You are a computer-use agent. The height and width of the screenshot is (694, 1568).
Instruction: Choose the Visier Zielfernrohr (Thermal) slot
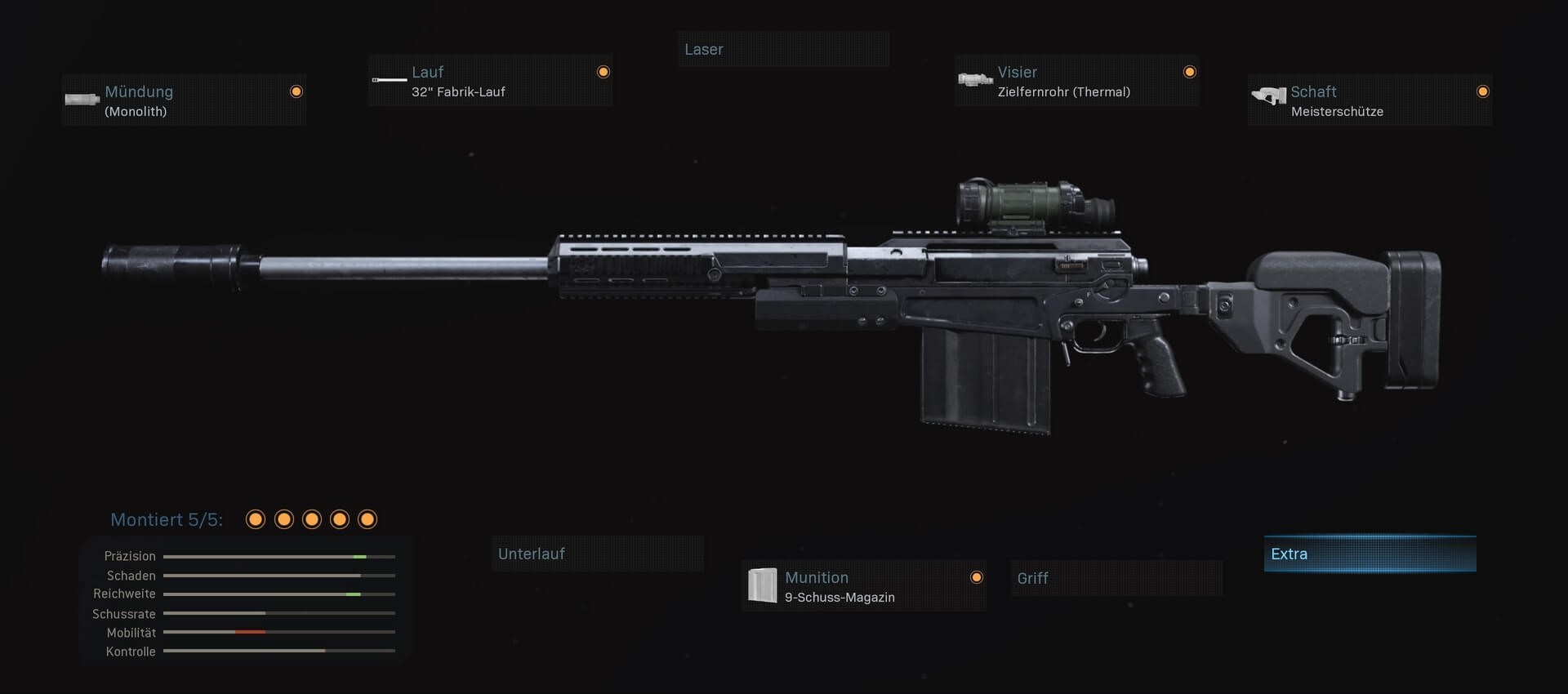click(1076, 81)
